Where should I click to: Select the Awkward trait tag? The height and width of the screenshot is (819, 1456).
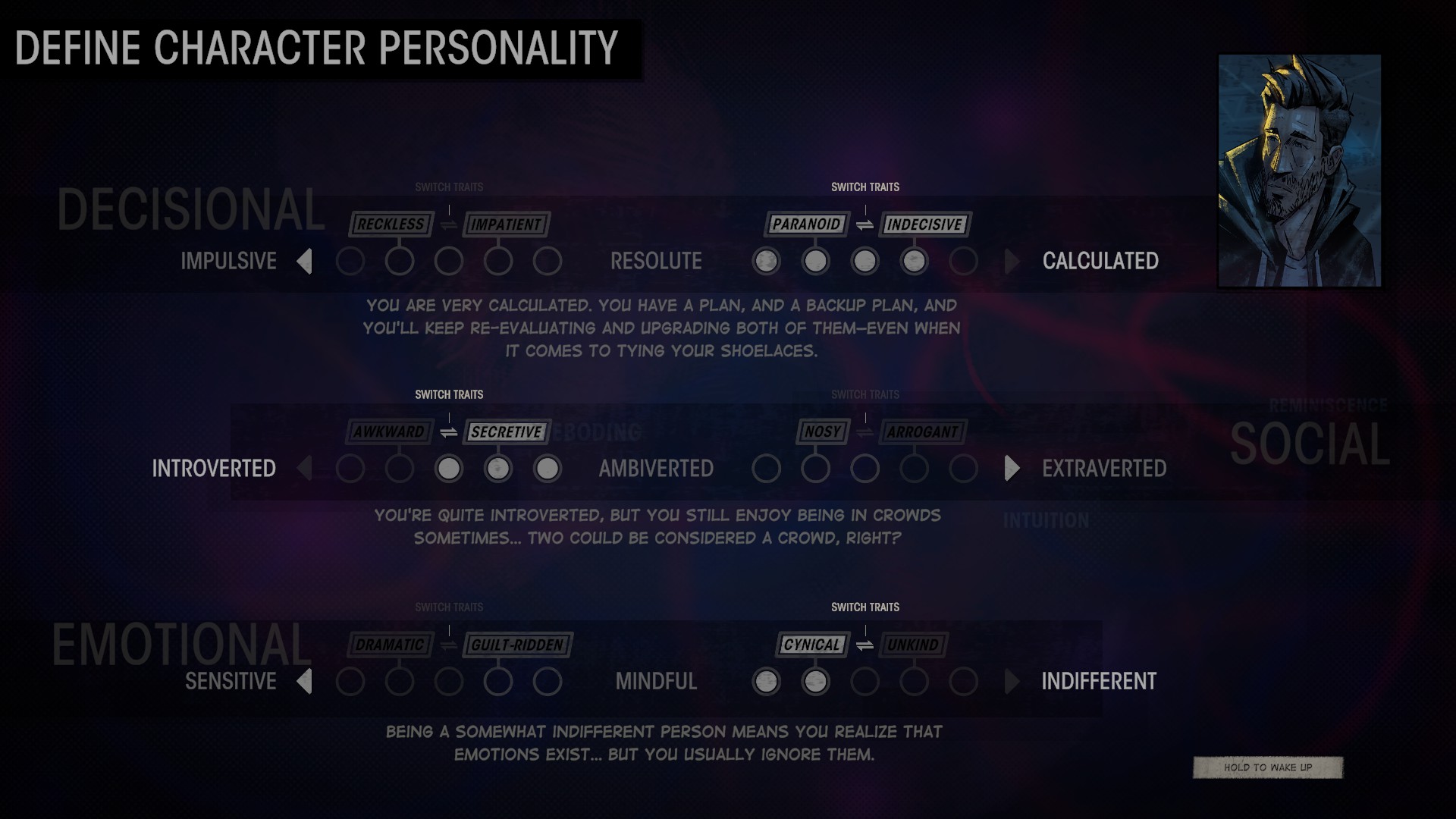click(x=389, y=432)
